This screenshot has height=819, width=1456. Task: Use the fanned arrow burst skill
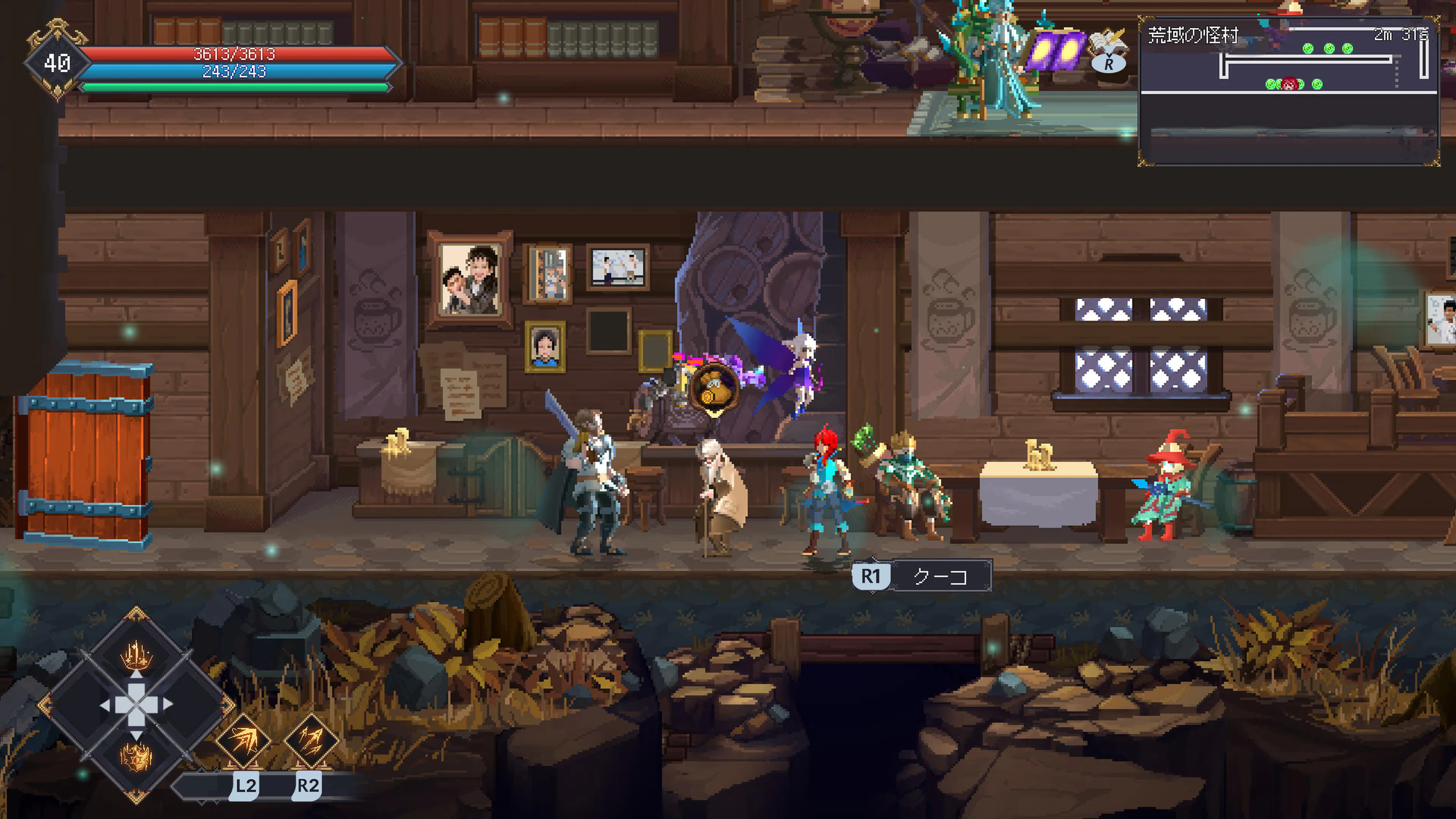243,740
